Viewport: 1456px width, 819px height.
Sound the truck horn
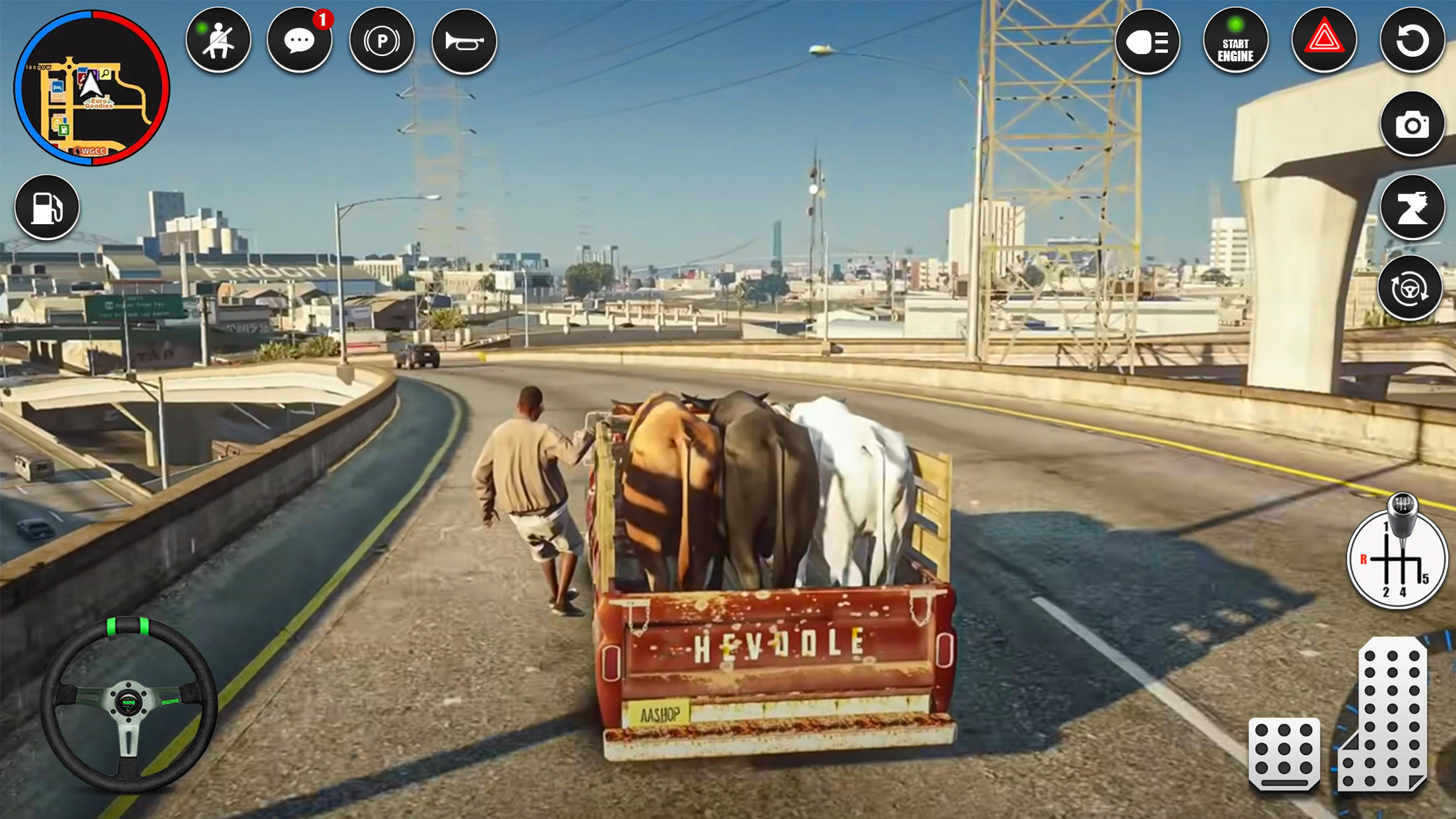tap(464, 40)
